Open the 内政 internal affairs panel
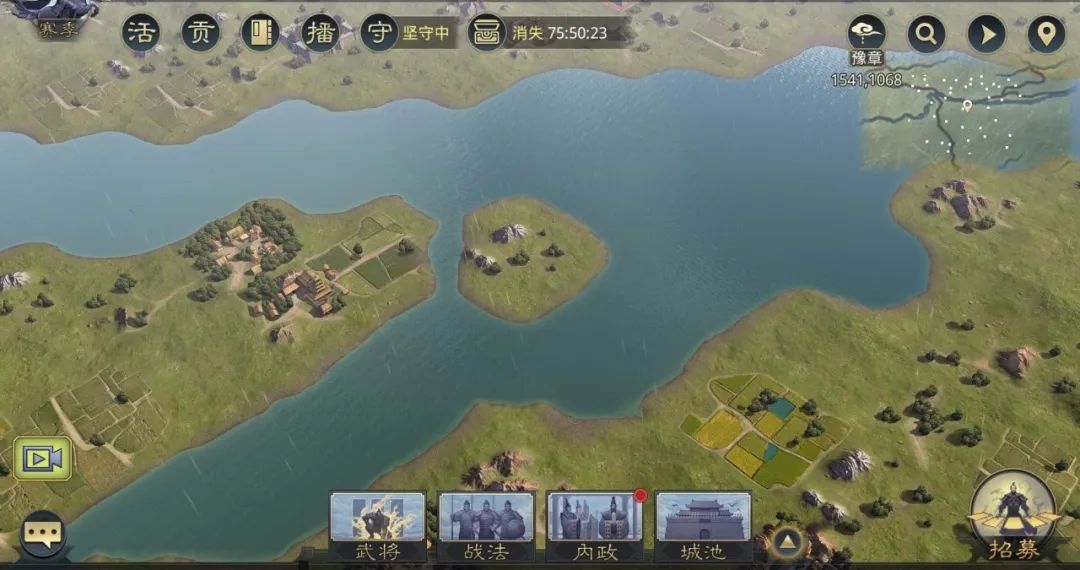The width and height of the screenshot is (1080, 570). click(x=594, y=525)
